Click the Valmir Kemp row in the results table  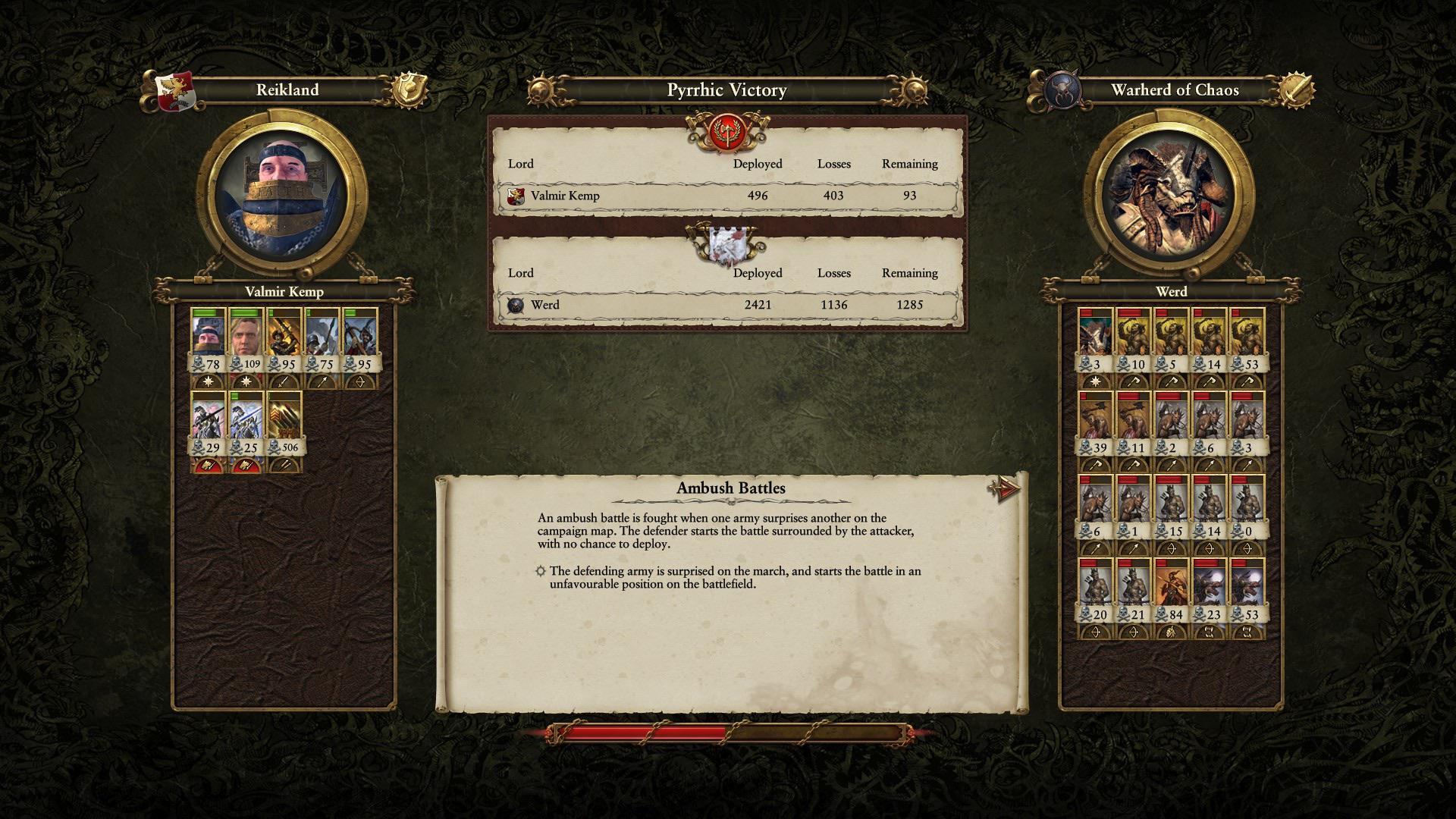[726, 196]
